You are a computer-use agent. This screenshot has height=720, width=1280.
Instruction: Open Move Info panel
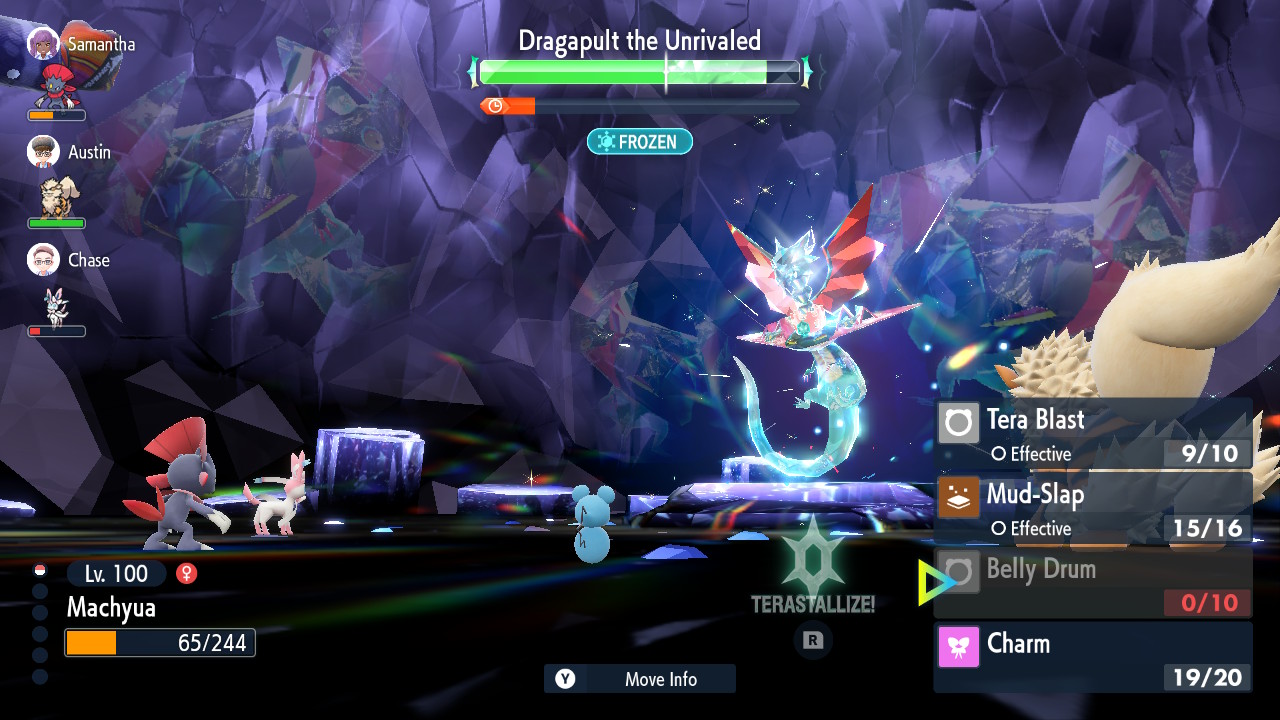[640, 679]
